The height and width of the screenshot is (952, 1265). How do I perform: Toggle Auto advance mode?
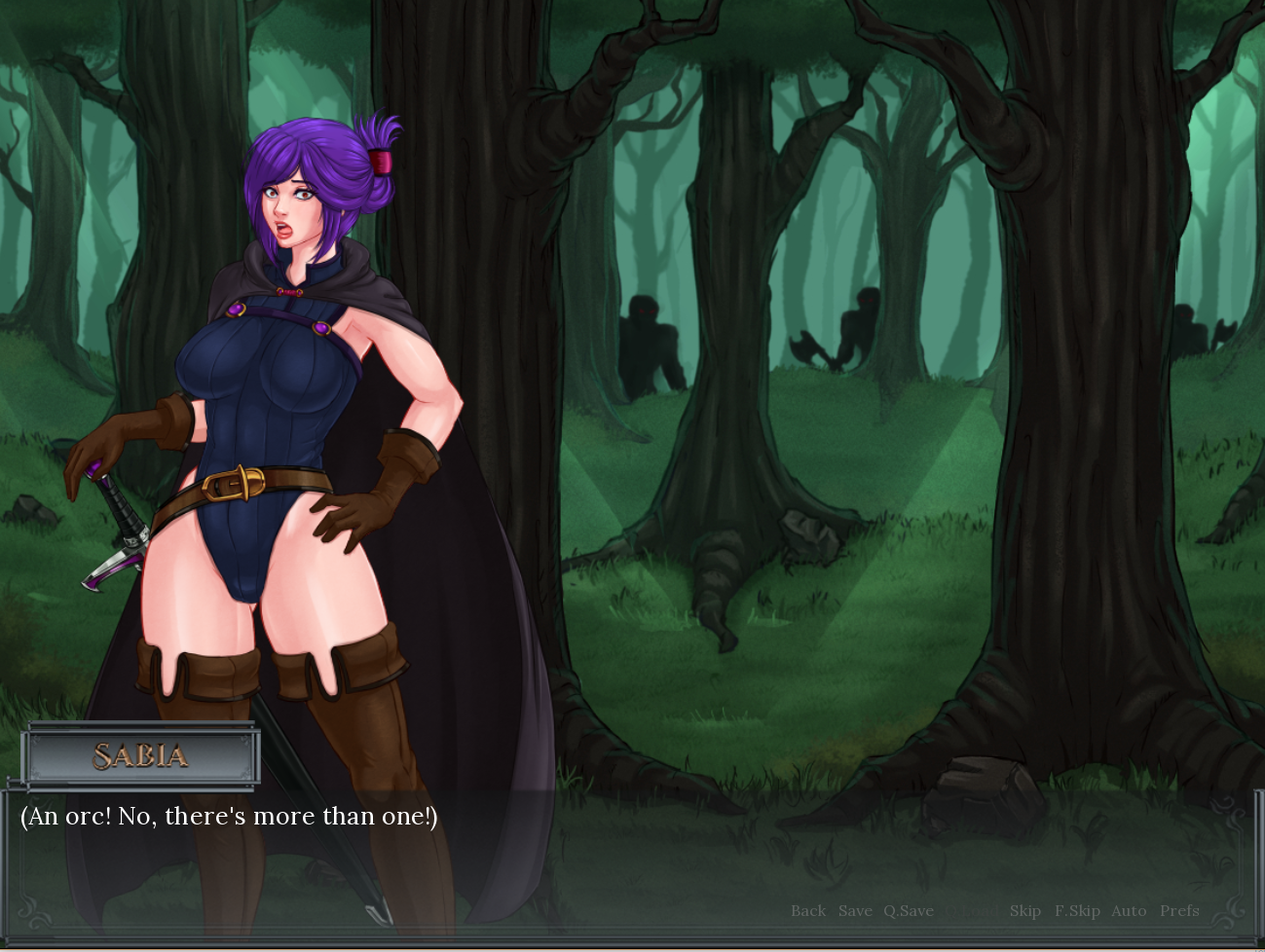coord(1129,911)
